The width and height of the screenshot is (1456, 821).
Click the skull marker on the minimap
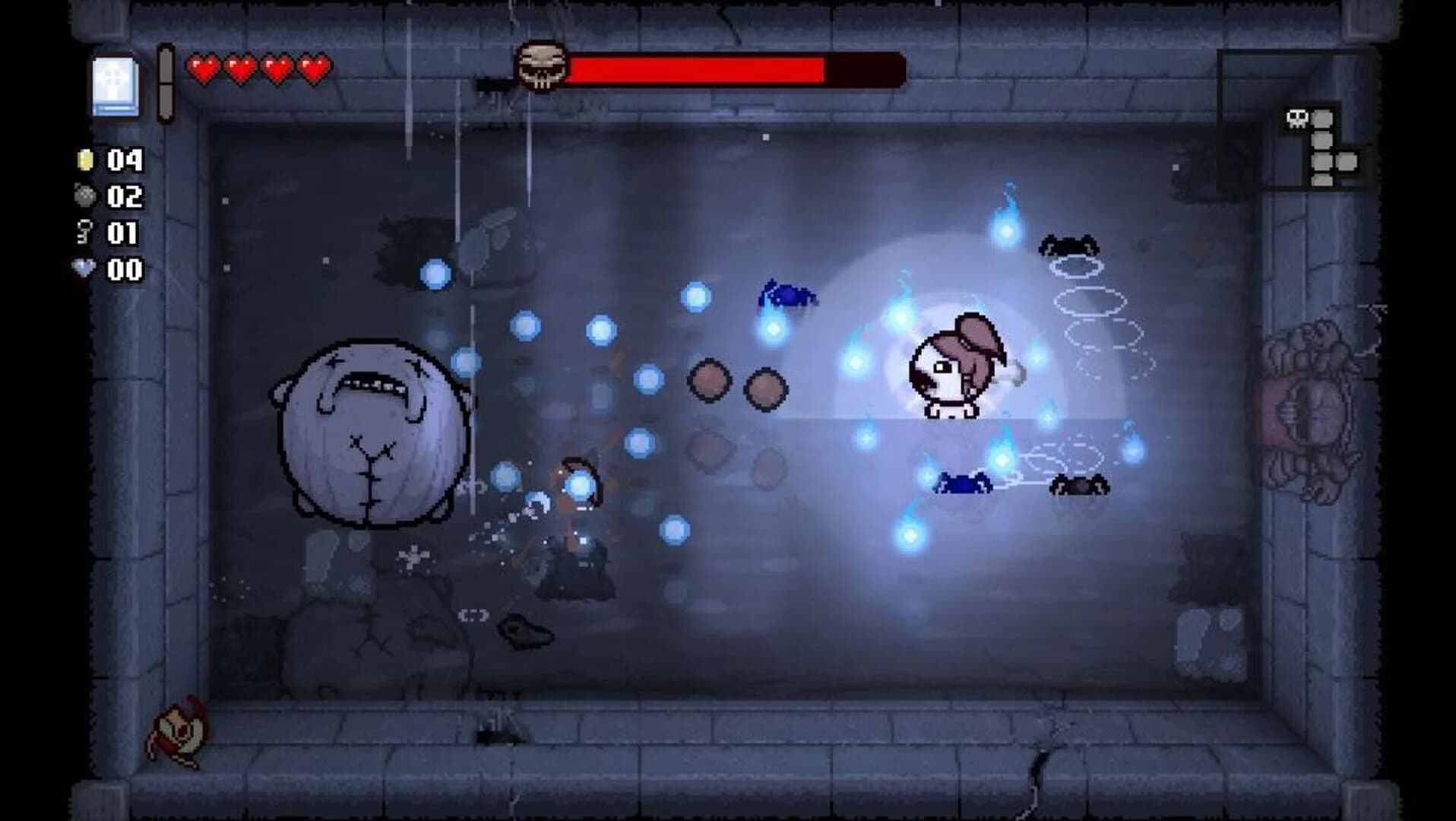[x=1298, y=119]
